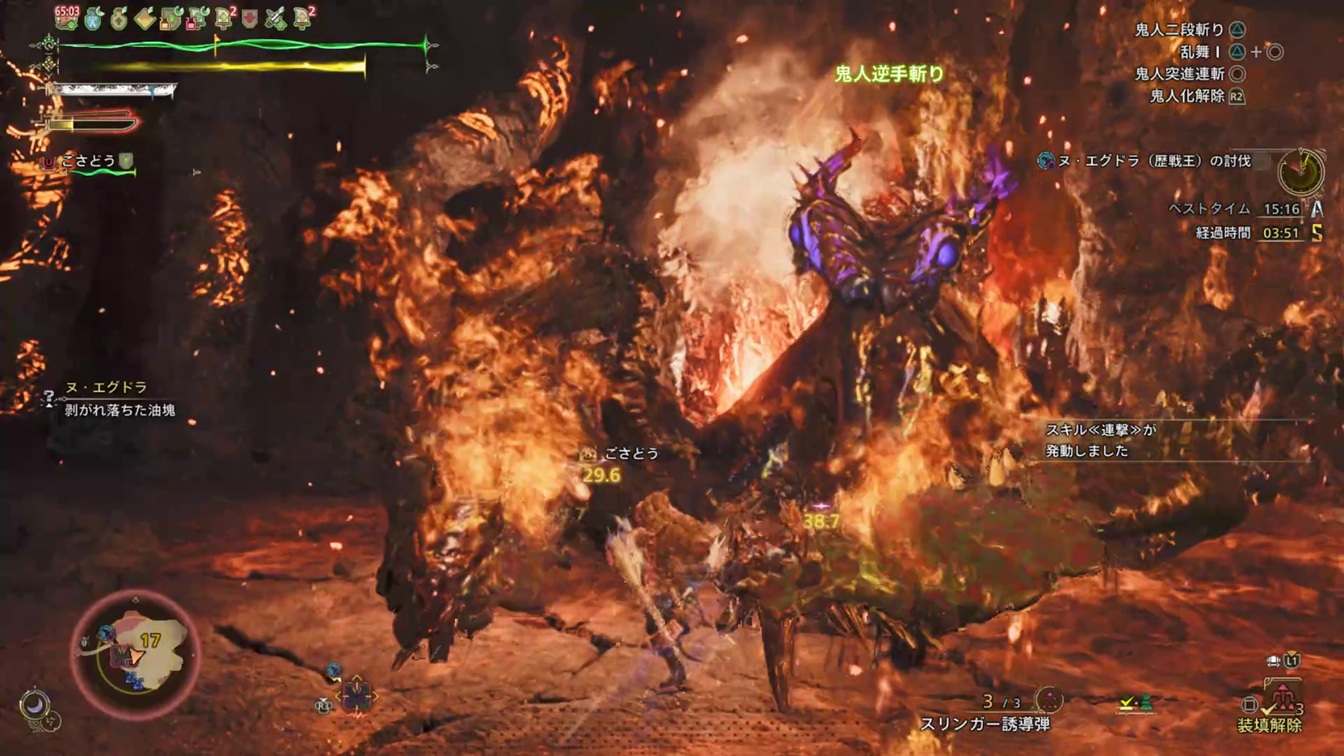Click the blue potion figure buff icon
The width and height of the screenshot is (1344, 756).
tap(94, 17)
